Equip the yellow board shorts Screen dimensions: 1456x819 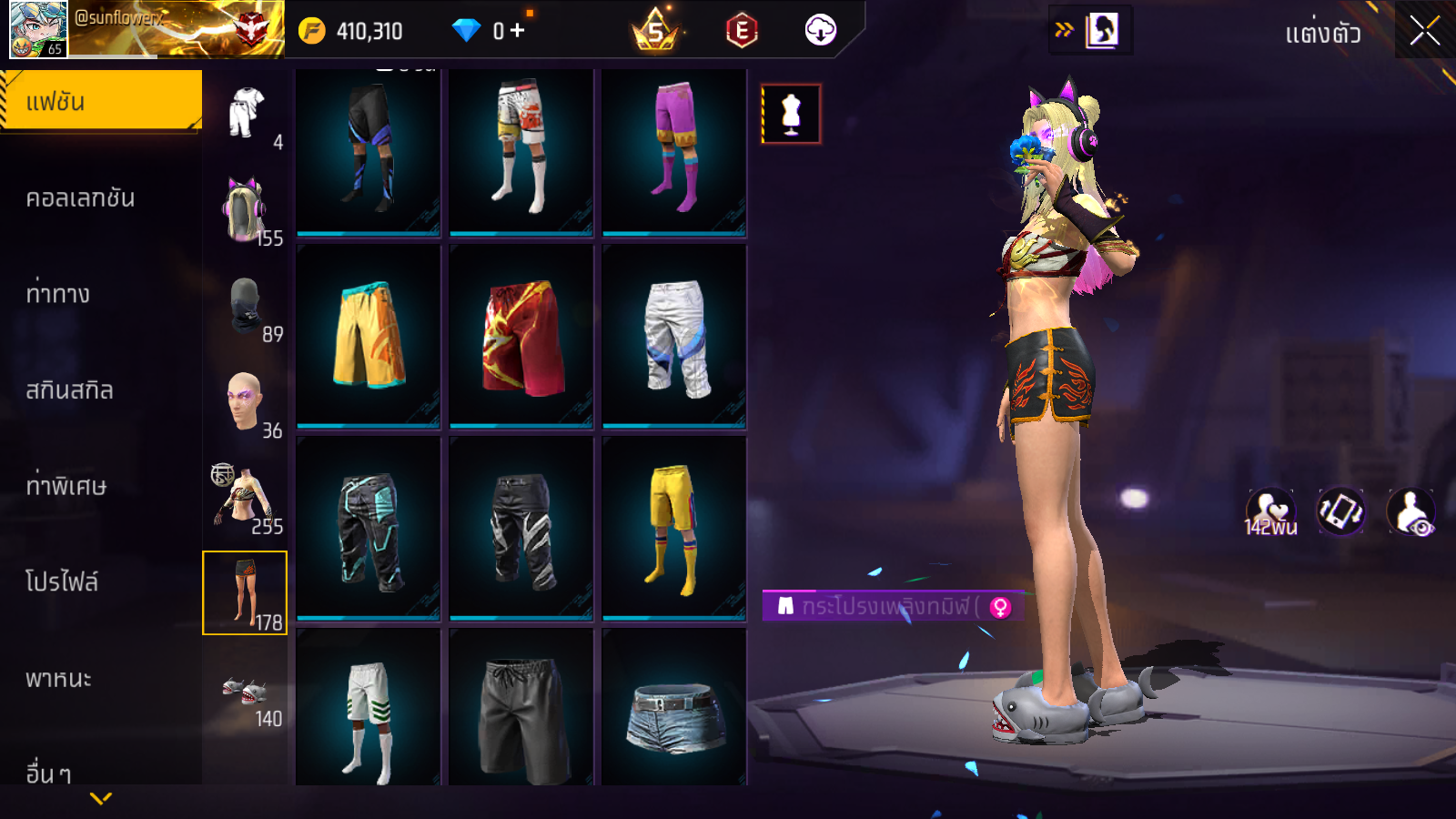click(369, 335)
